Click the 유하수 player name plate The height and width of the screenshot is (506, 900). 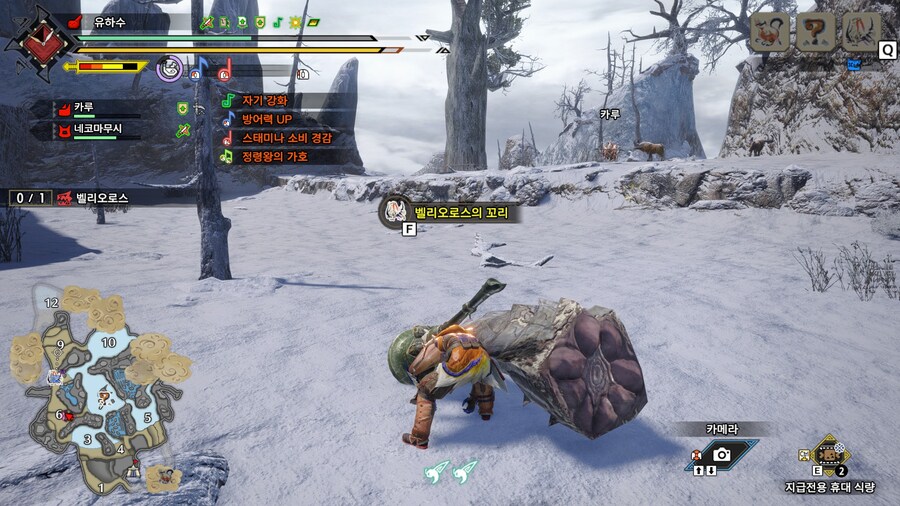[107, 21]
